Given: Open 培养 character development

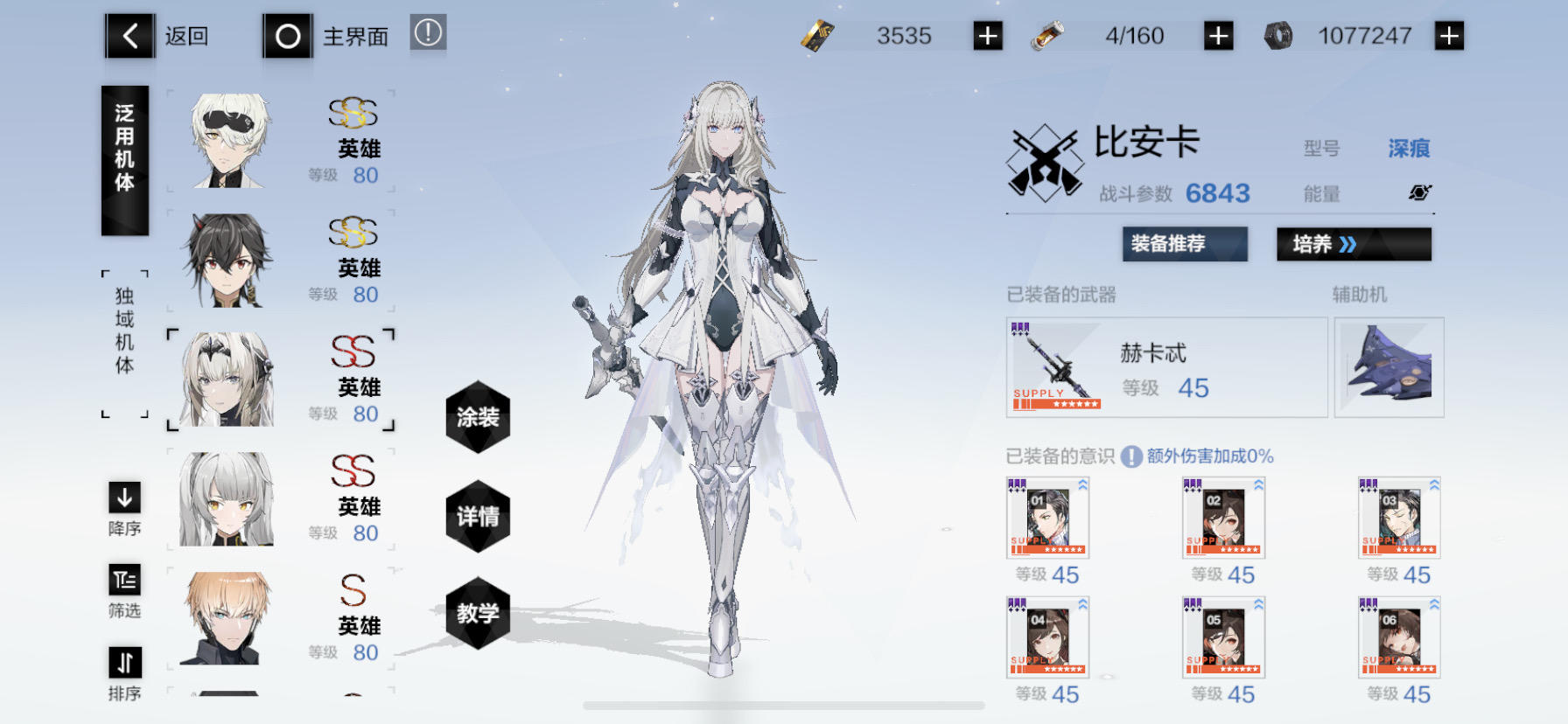Looking at the screenshot, I should 1354,245.
